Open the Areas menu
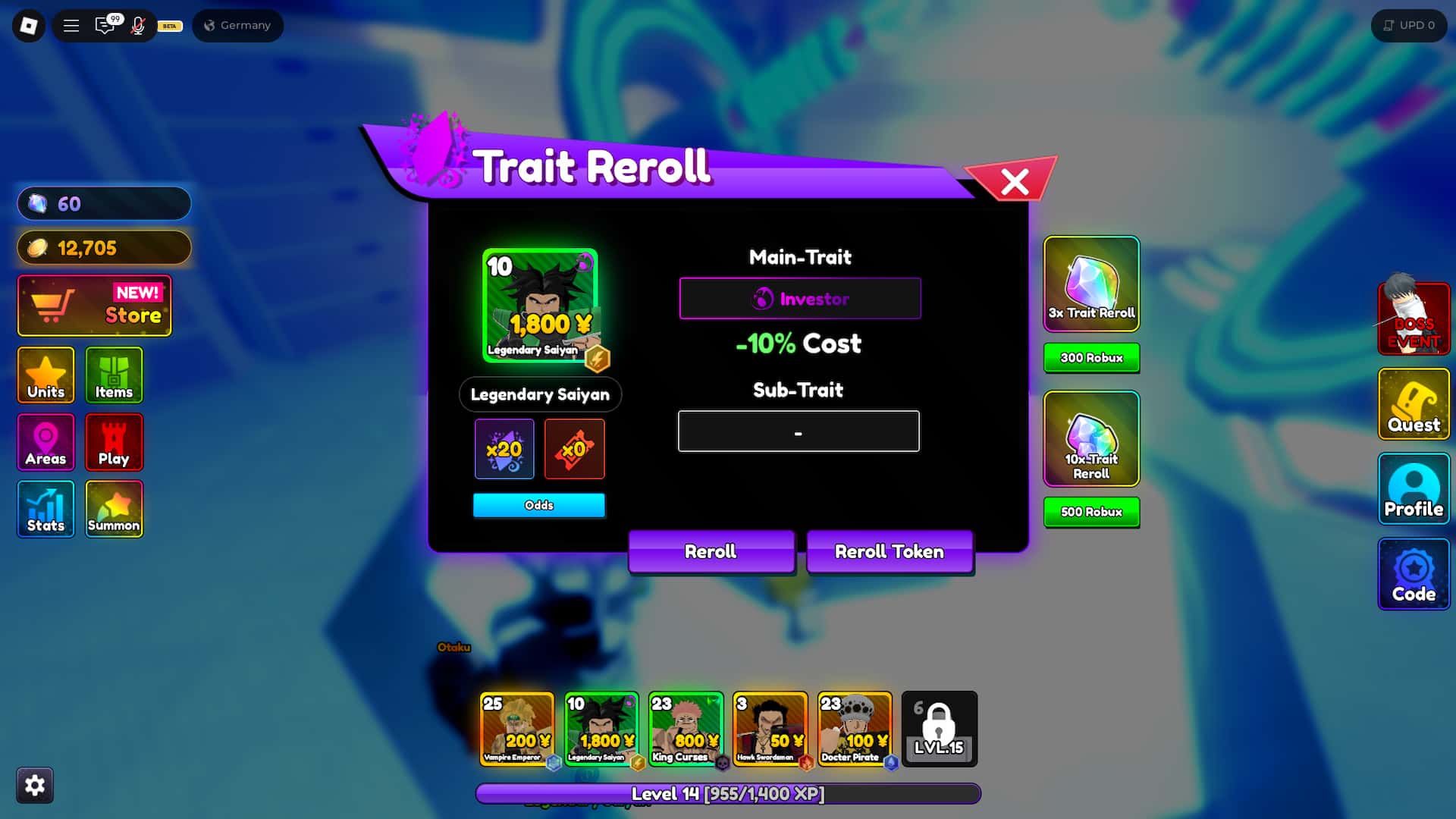Screen dimensions: 1456x819 (45, 442)
